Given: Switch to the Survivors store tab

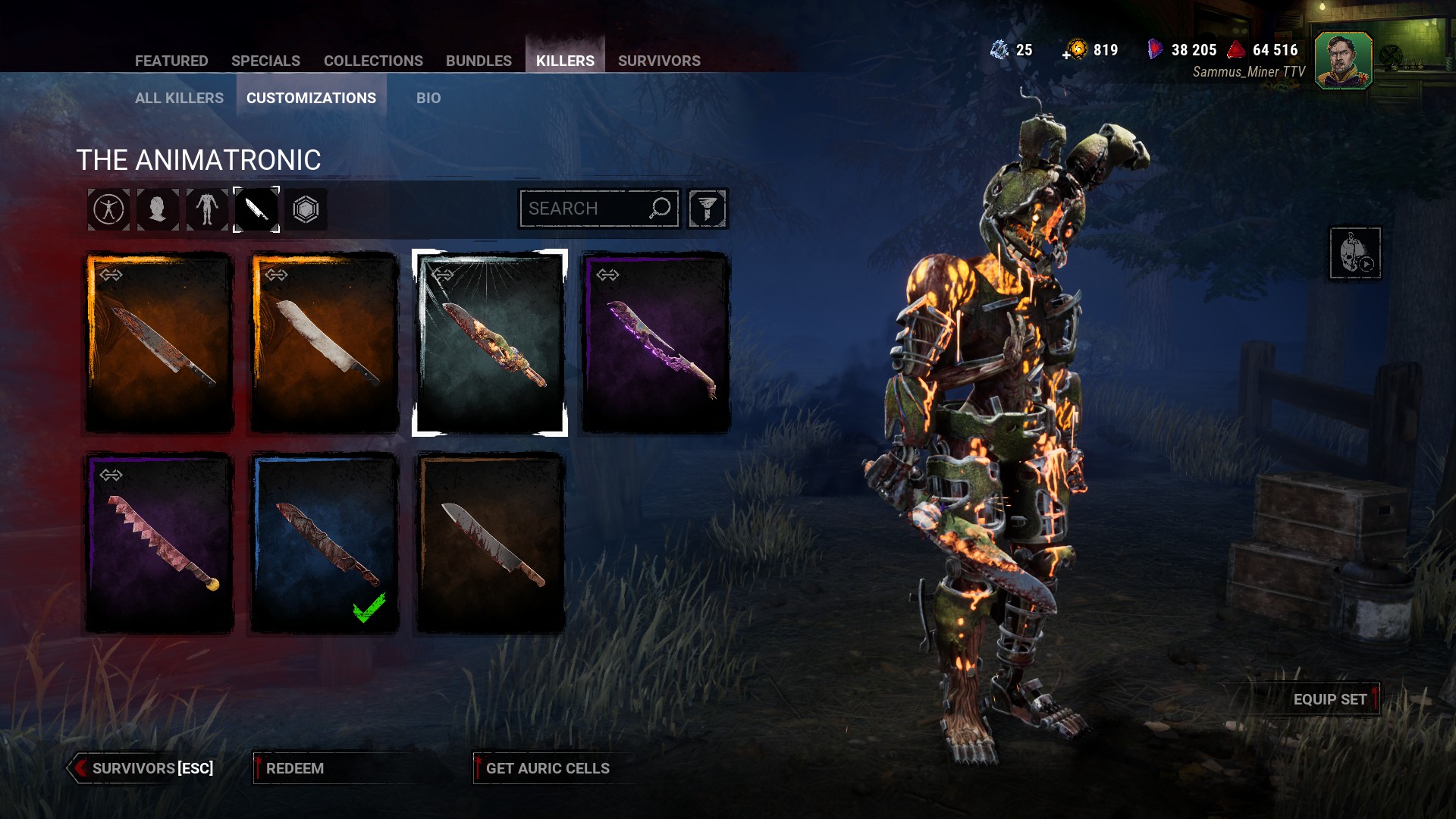Looking at the screenshot, I should [x=659, y=61].
